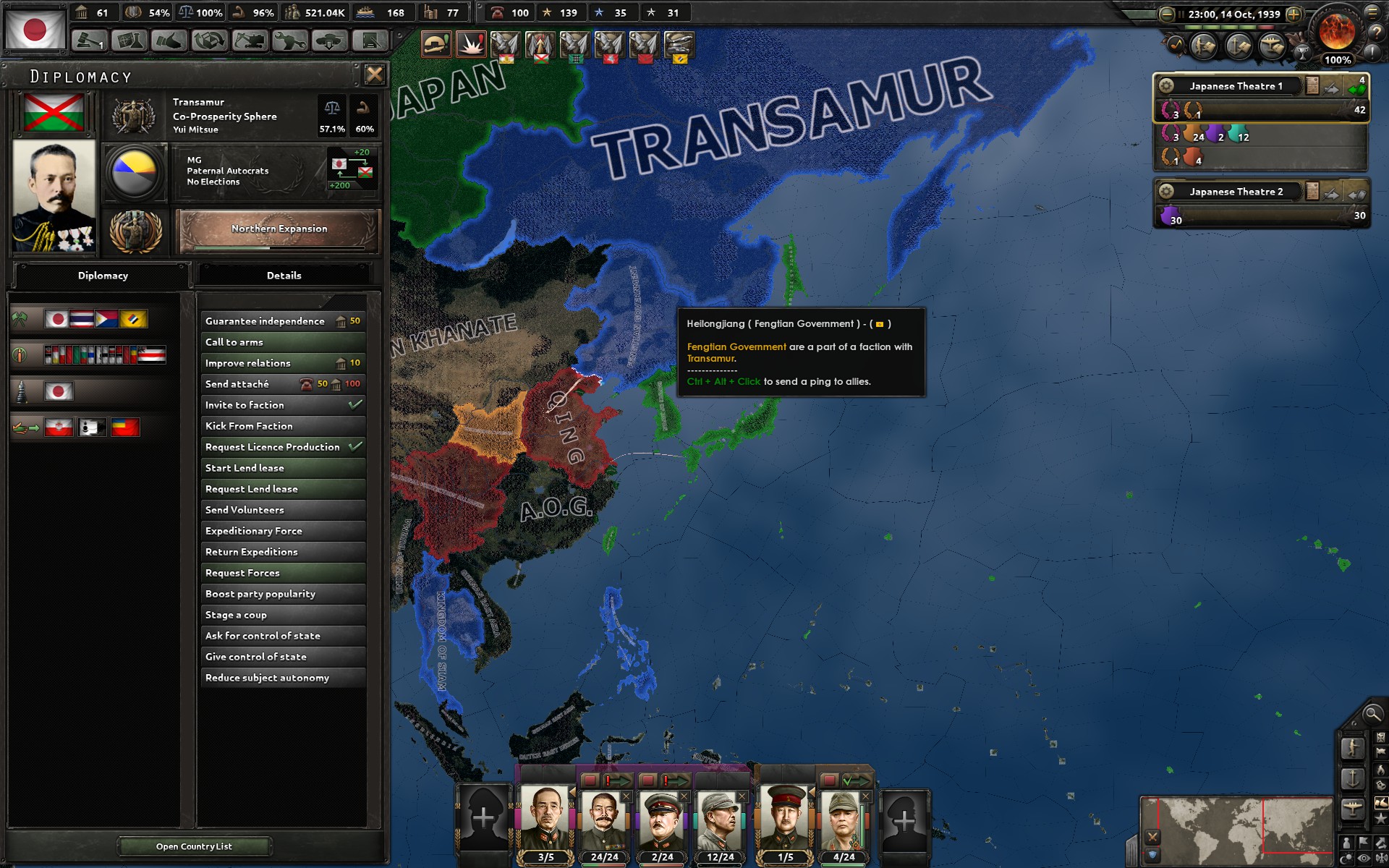Select the Diplomacy tab
The image size is (1389, 868).
[103, 276]
